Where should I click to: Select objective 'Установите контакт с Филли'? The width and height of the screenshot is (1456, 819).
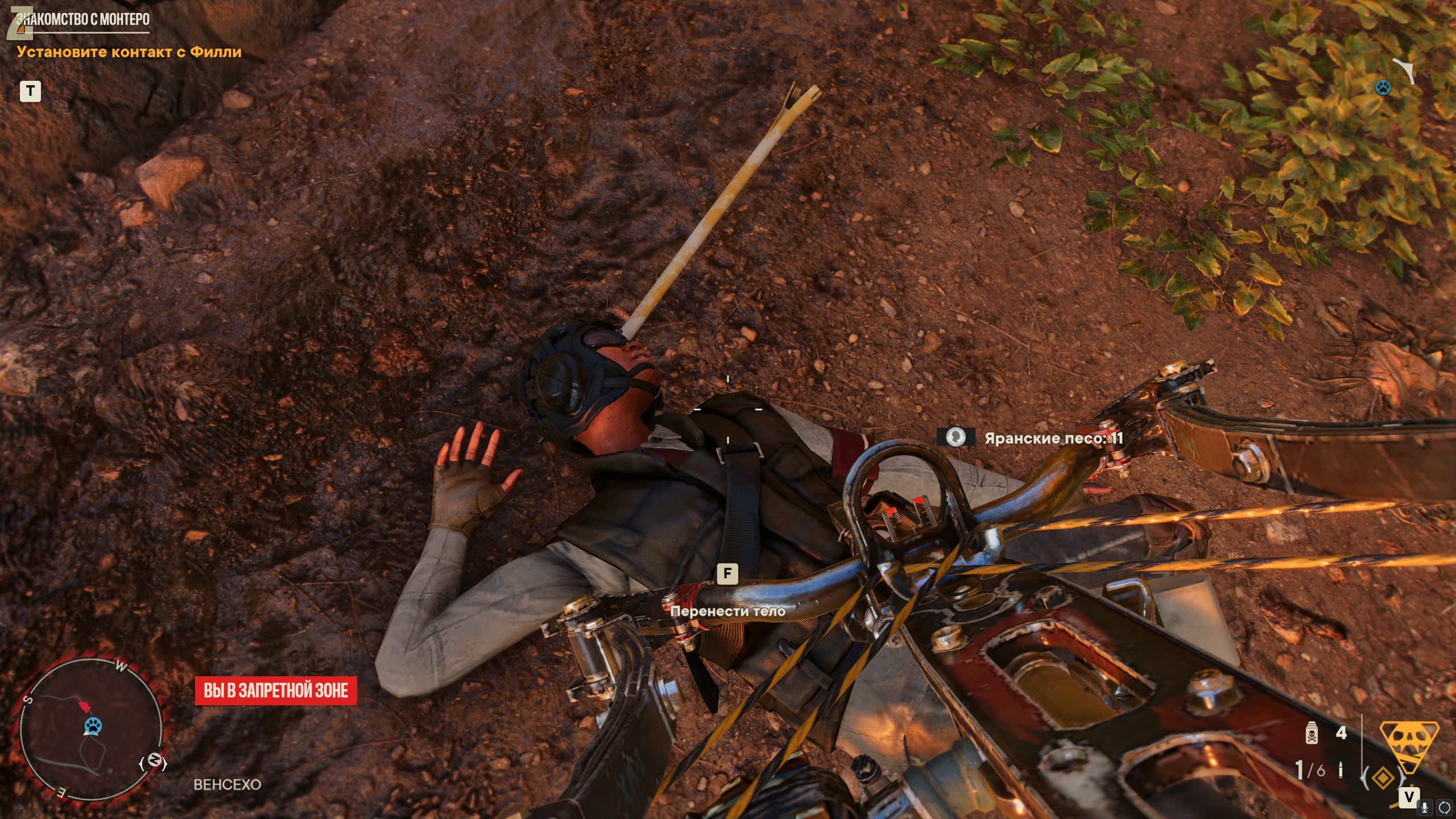[129, 52]
